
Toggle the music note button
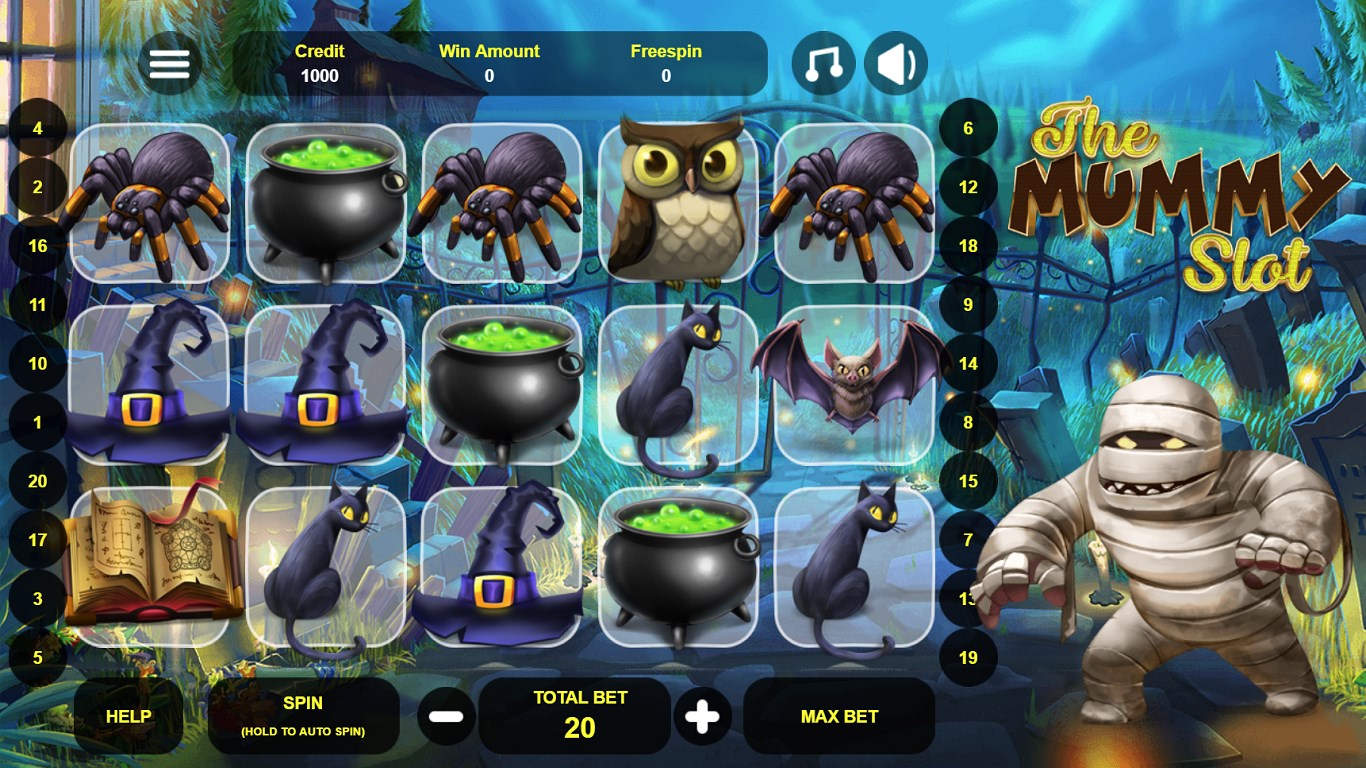point(823,64)
